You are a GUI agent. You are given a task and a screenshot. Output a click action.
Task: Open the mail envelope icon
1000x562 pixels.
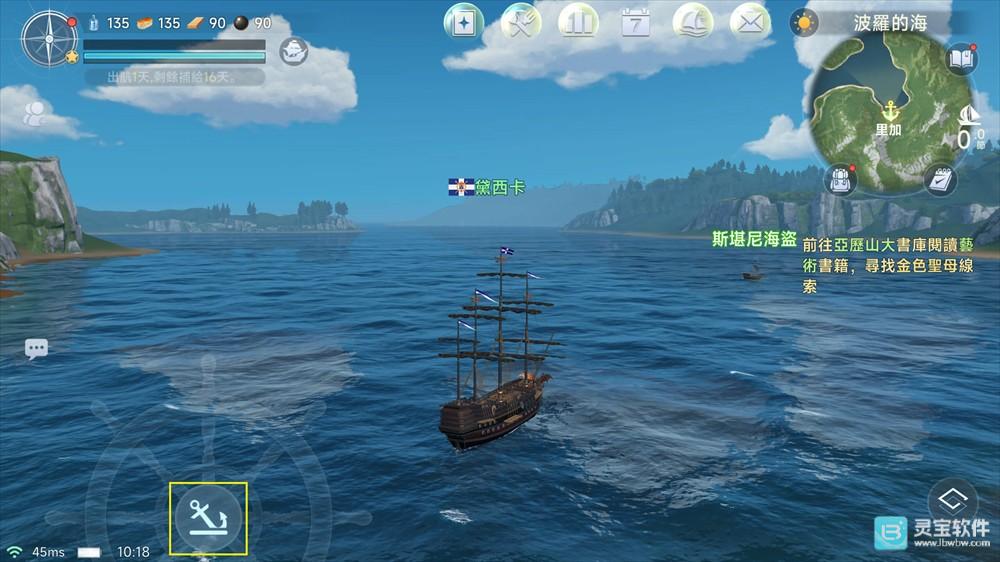(x=750, y=22)
